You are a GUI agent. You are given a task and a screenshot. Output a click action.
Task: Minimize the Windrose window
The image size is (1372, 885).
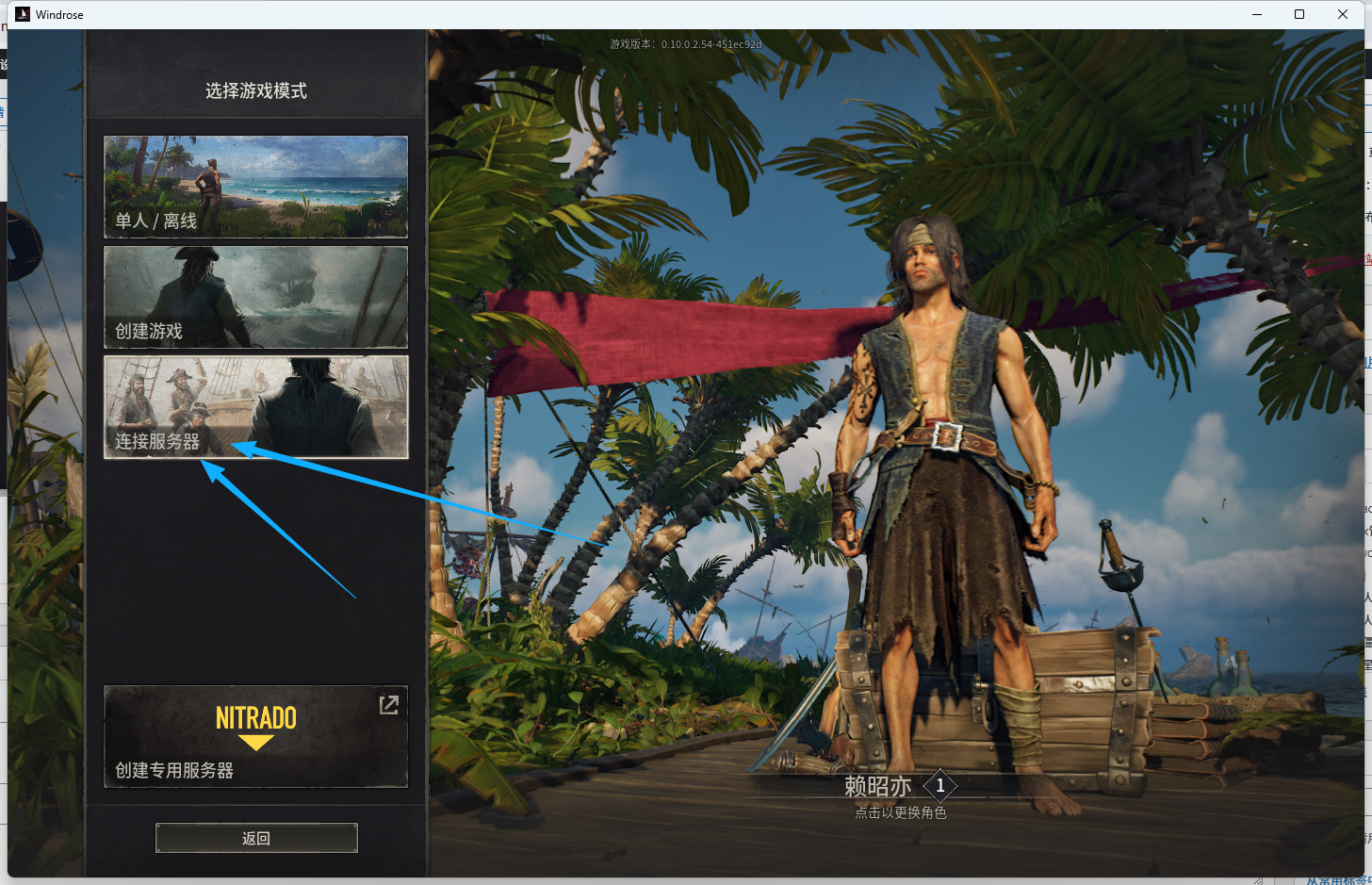point(1257,14)
